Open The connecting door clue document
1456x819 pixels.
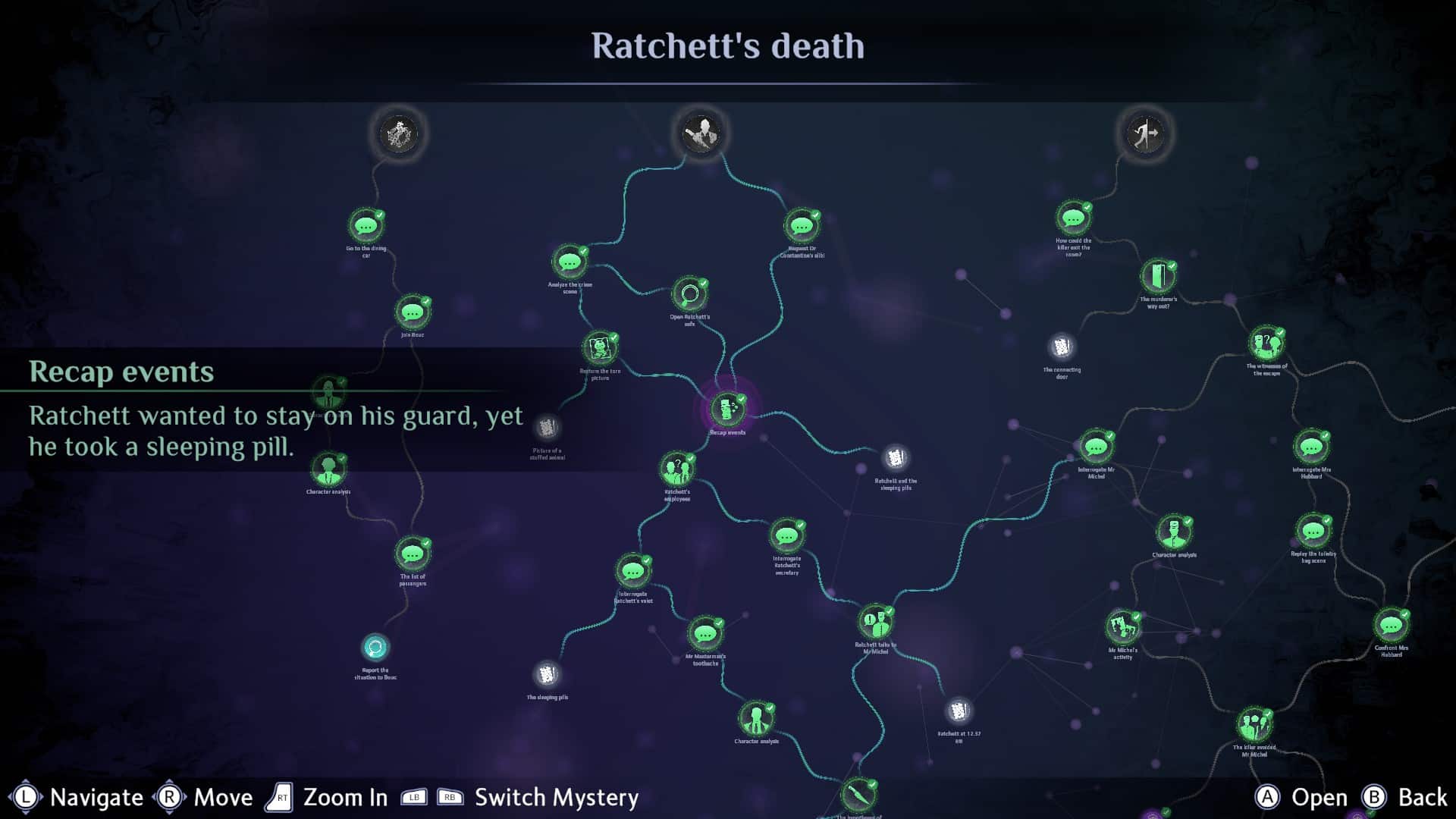tap(1061, 346)
